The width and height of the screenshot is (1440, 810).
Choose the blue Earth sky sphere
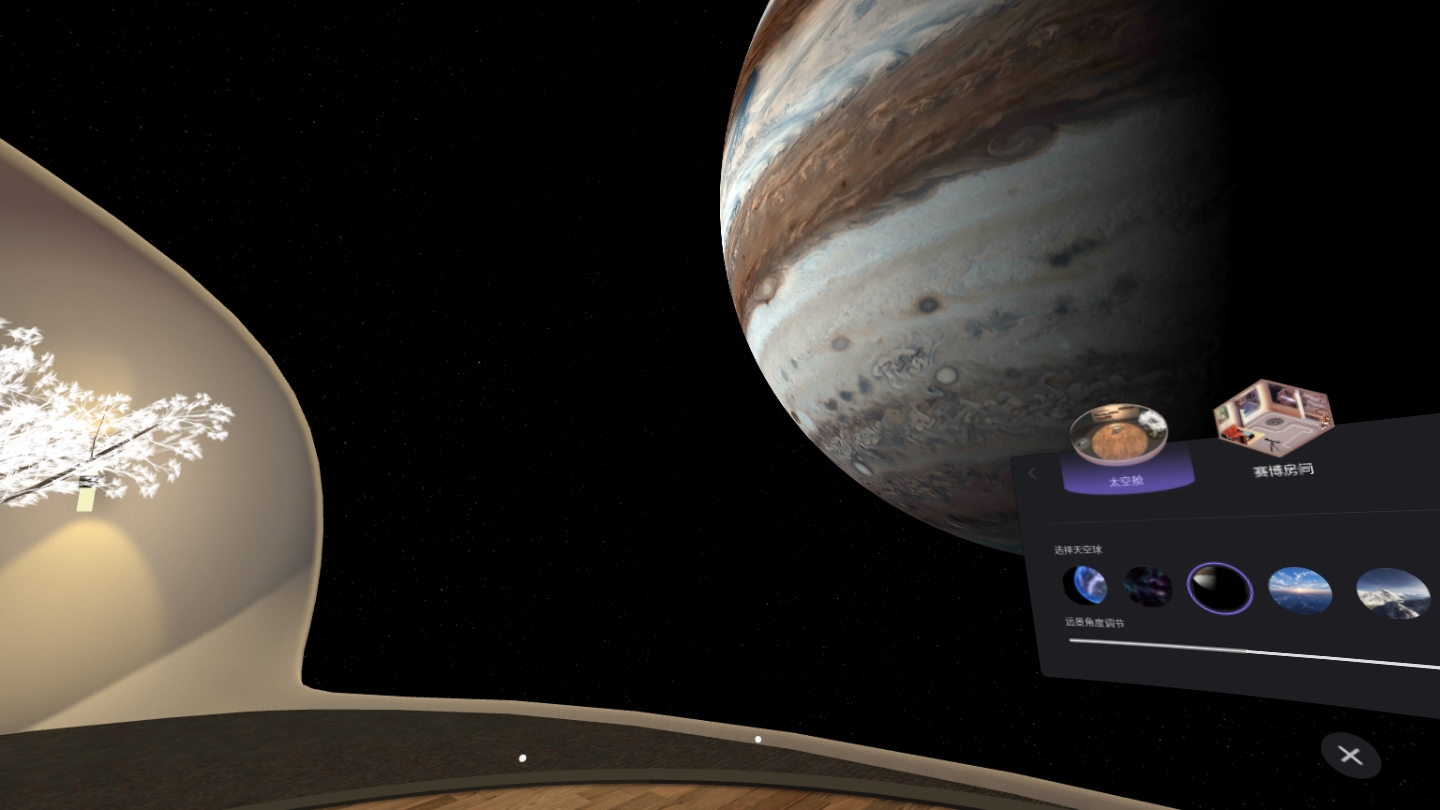(1085, 585)
